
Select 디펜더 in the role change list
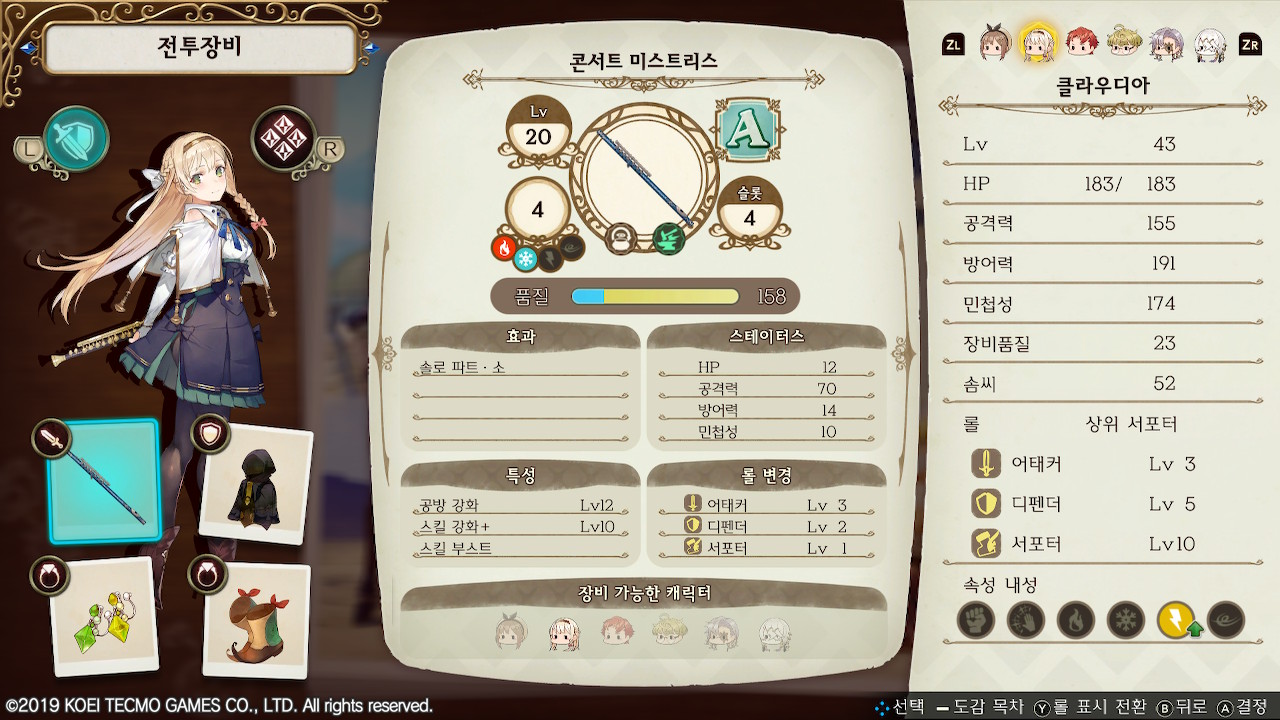click(766, 526)
